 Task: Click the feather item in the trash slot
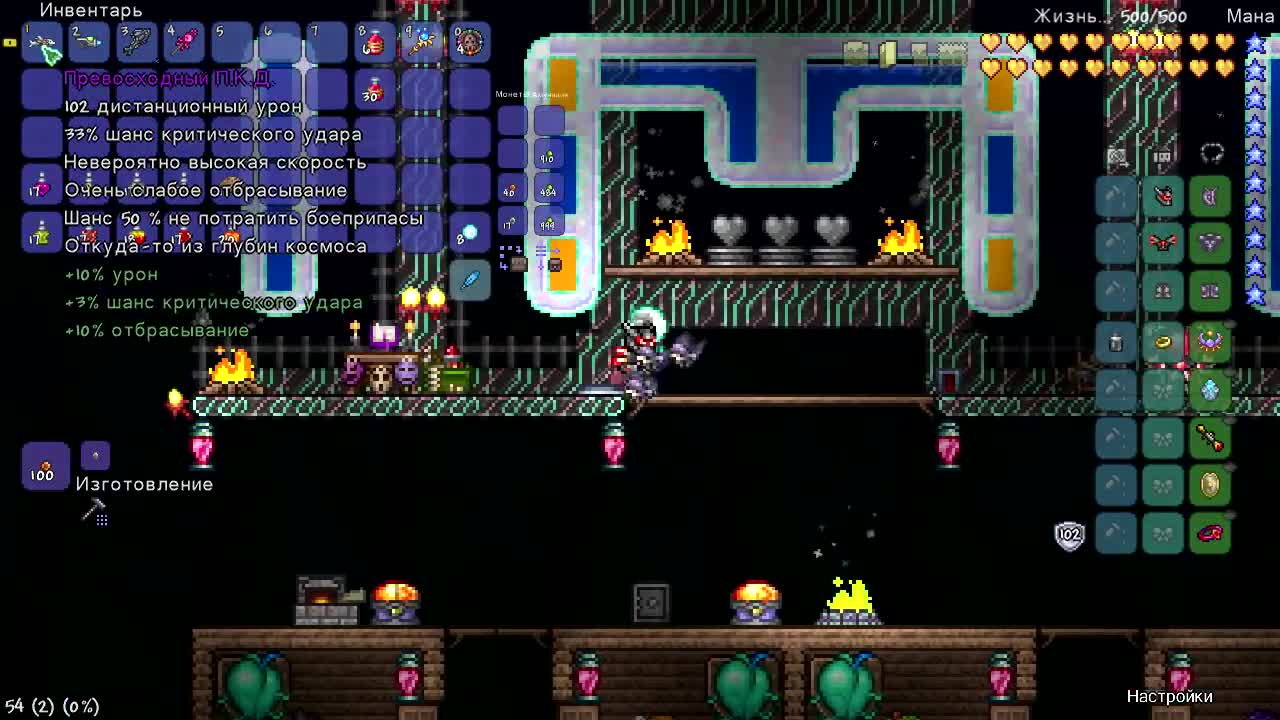pos(469,281)
